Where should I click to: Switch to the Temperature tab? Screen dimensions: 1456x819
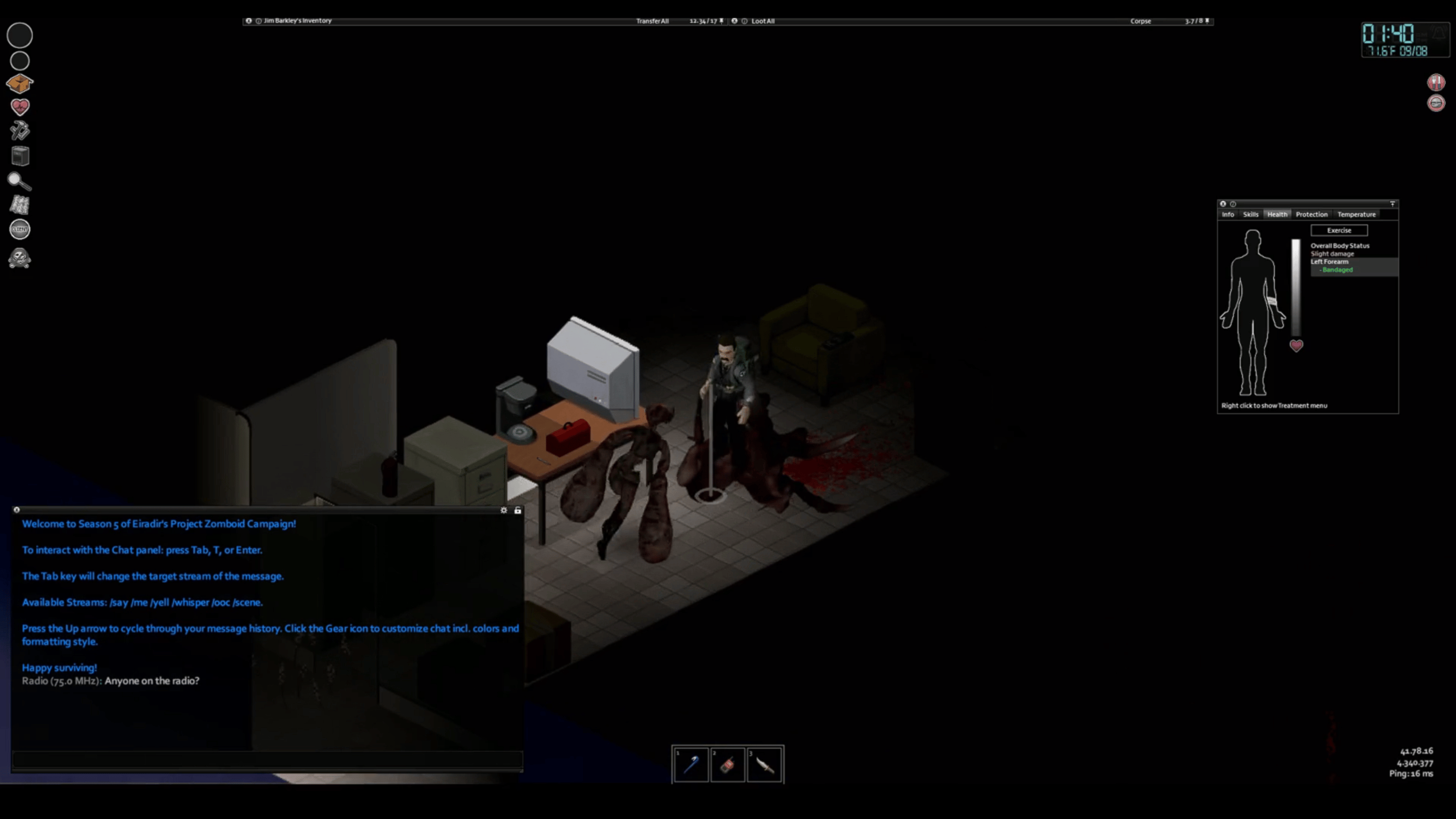tap(1356, 214)
